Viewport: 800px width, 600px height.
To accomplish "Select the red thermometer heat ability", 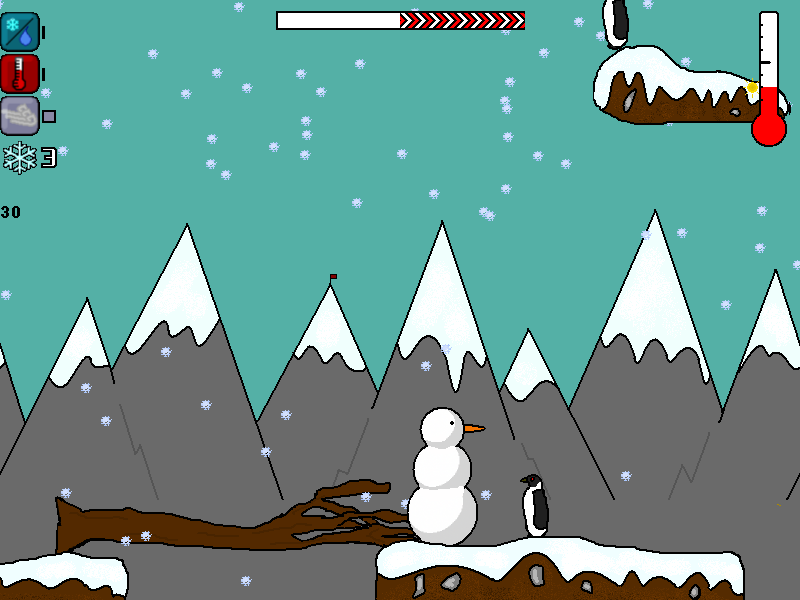I will [x=20, y=74].
